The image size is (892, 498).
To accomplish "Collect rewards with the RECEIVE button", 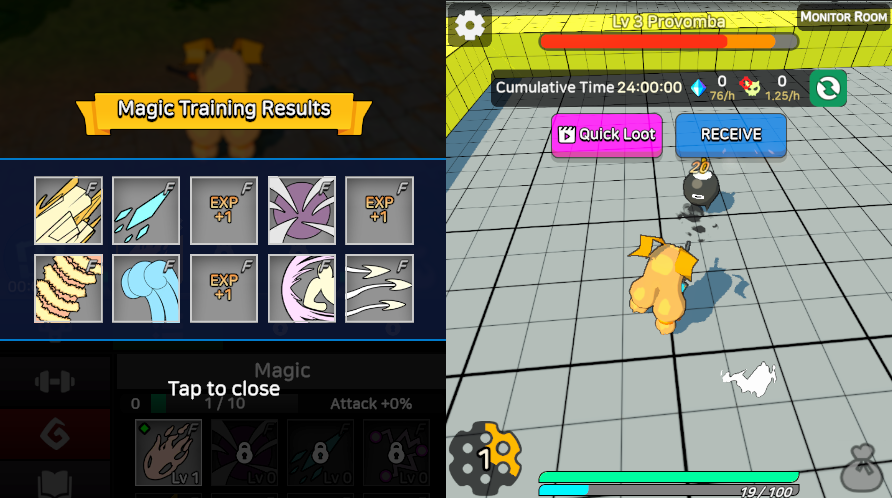I will 730,134.
